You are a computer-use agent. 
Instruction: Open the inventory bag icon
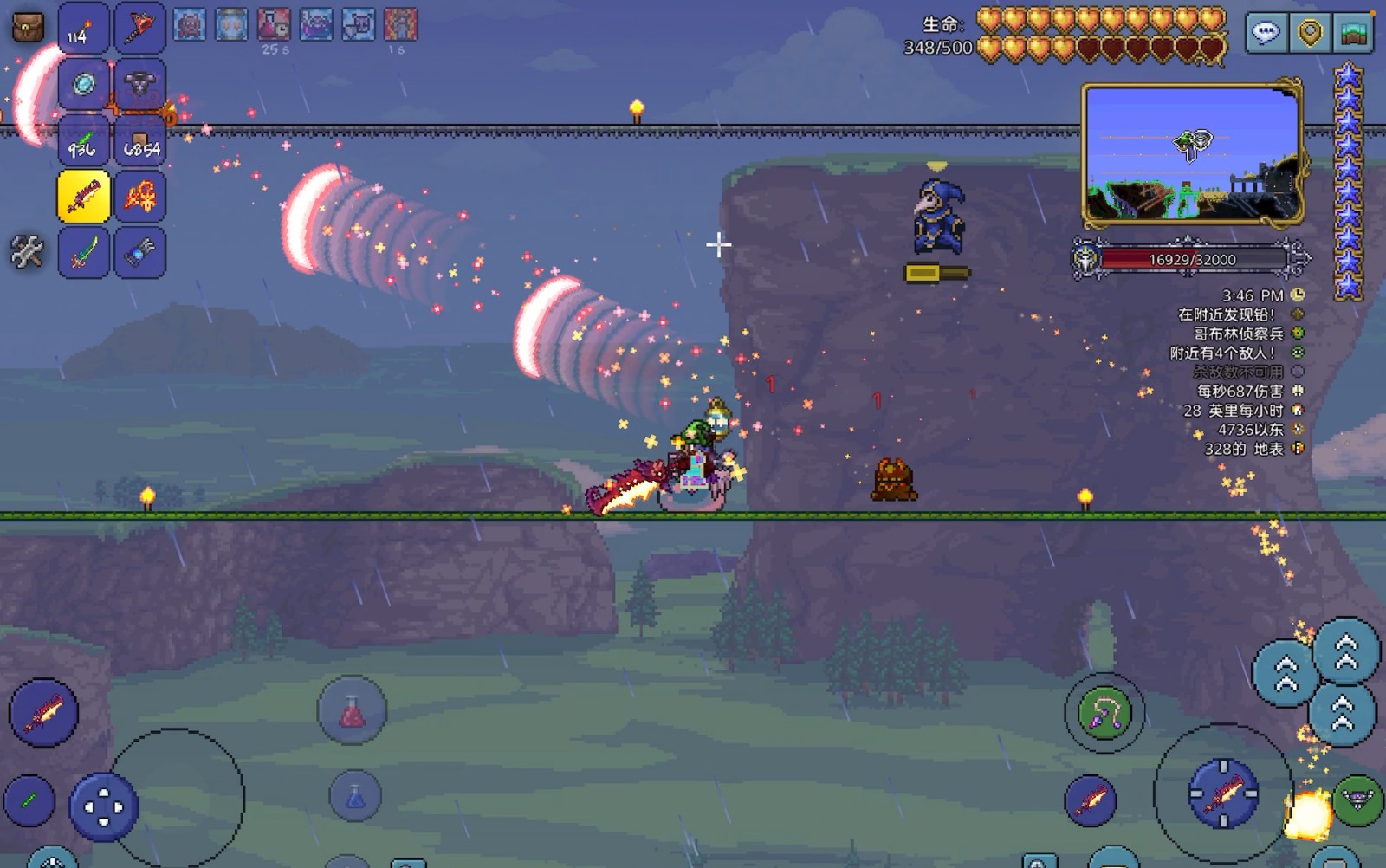(28, 28)
